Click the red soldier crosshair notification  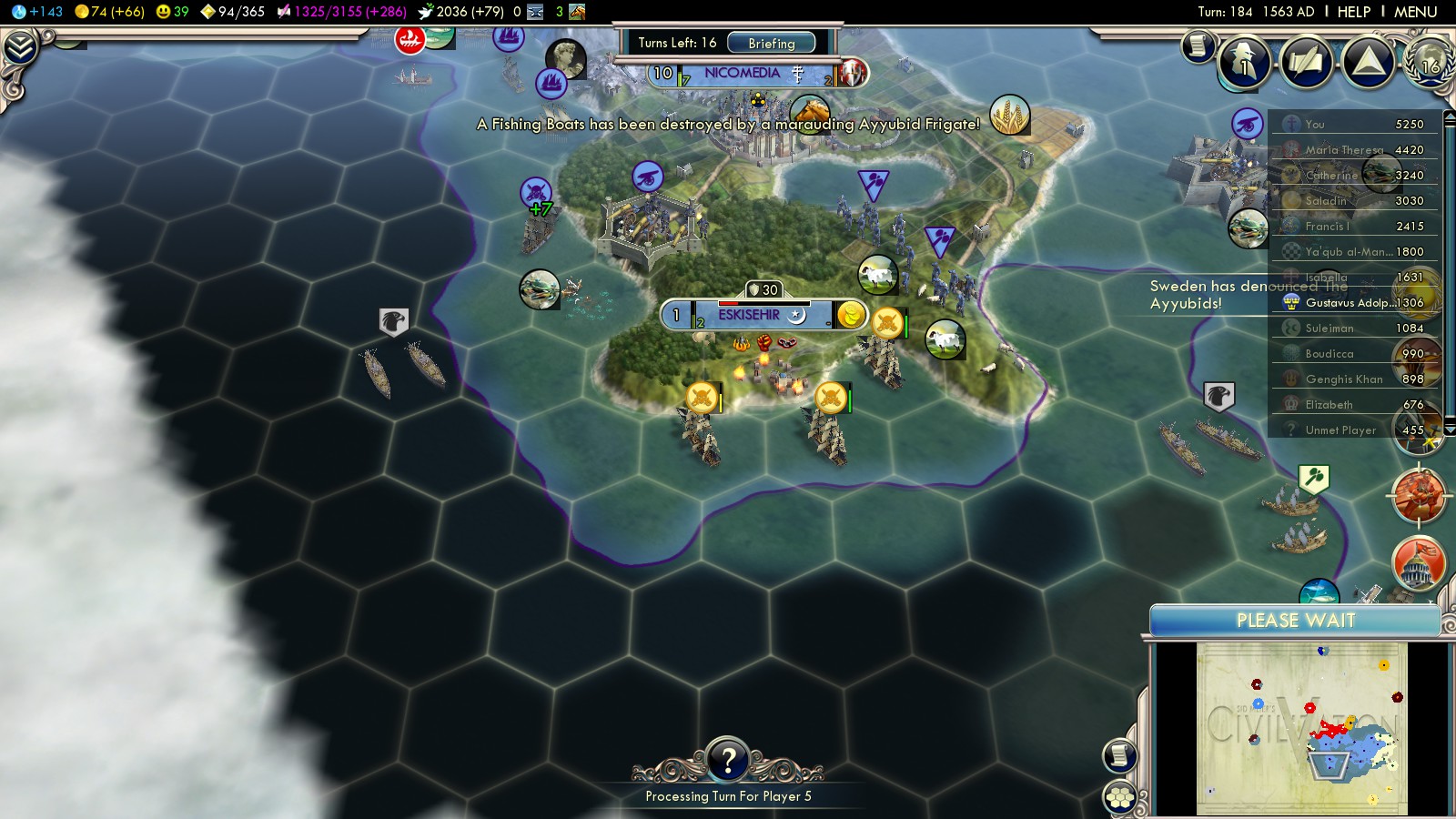tap(1419, 496)
